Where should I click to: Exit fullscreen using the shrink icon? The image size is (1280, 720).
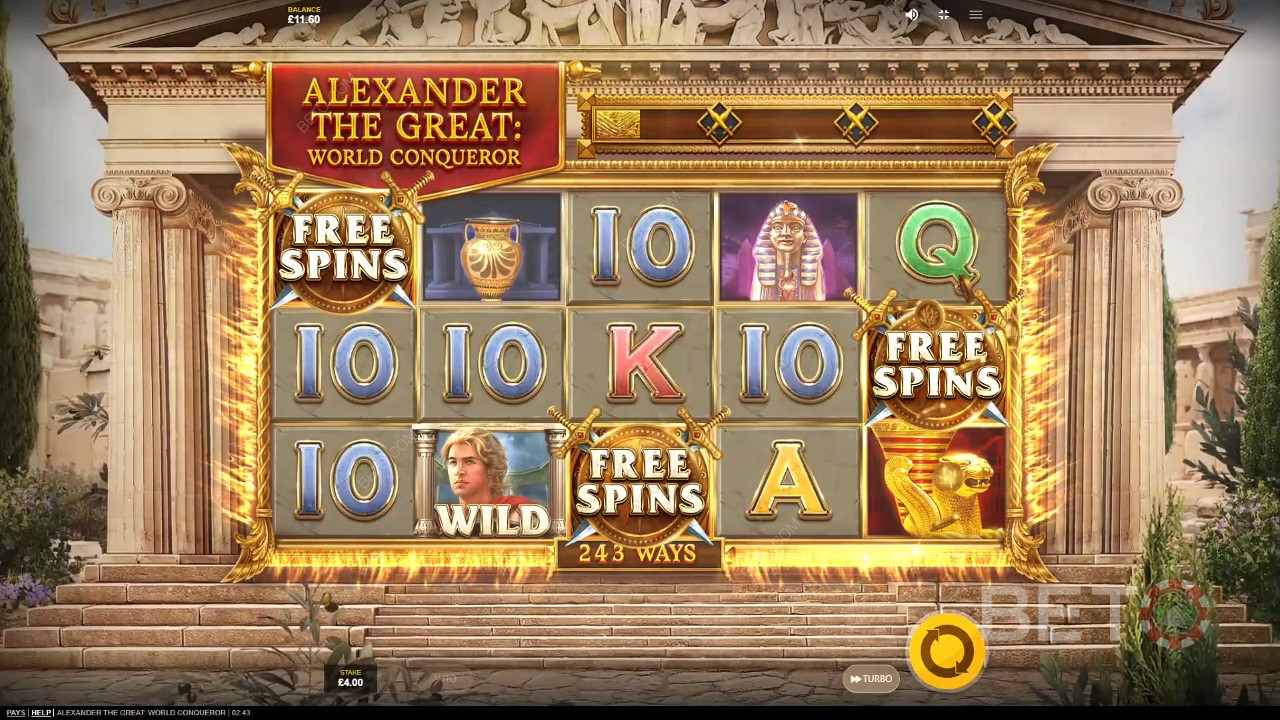943,15
